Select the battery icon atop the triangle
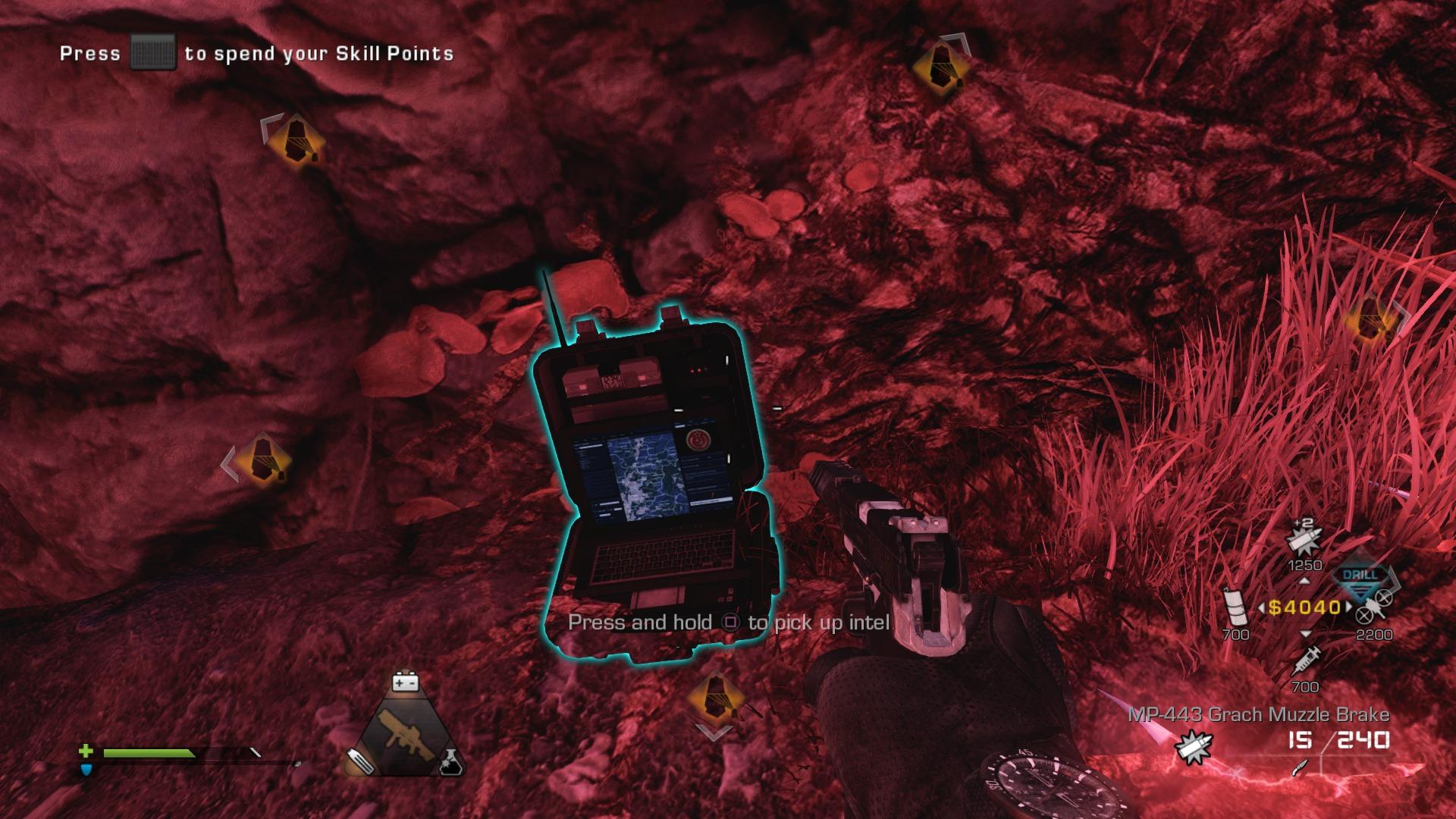Screen dimensions: 1456x819 (406, 682)
